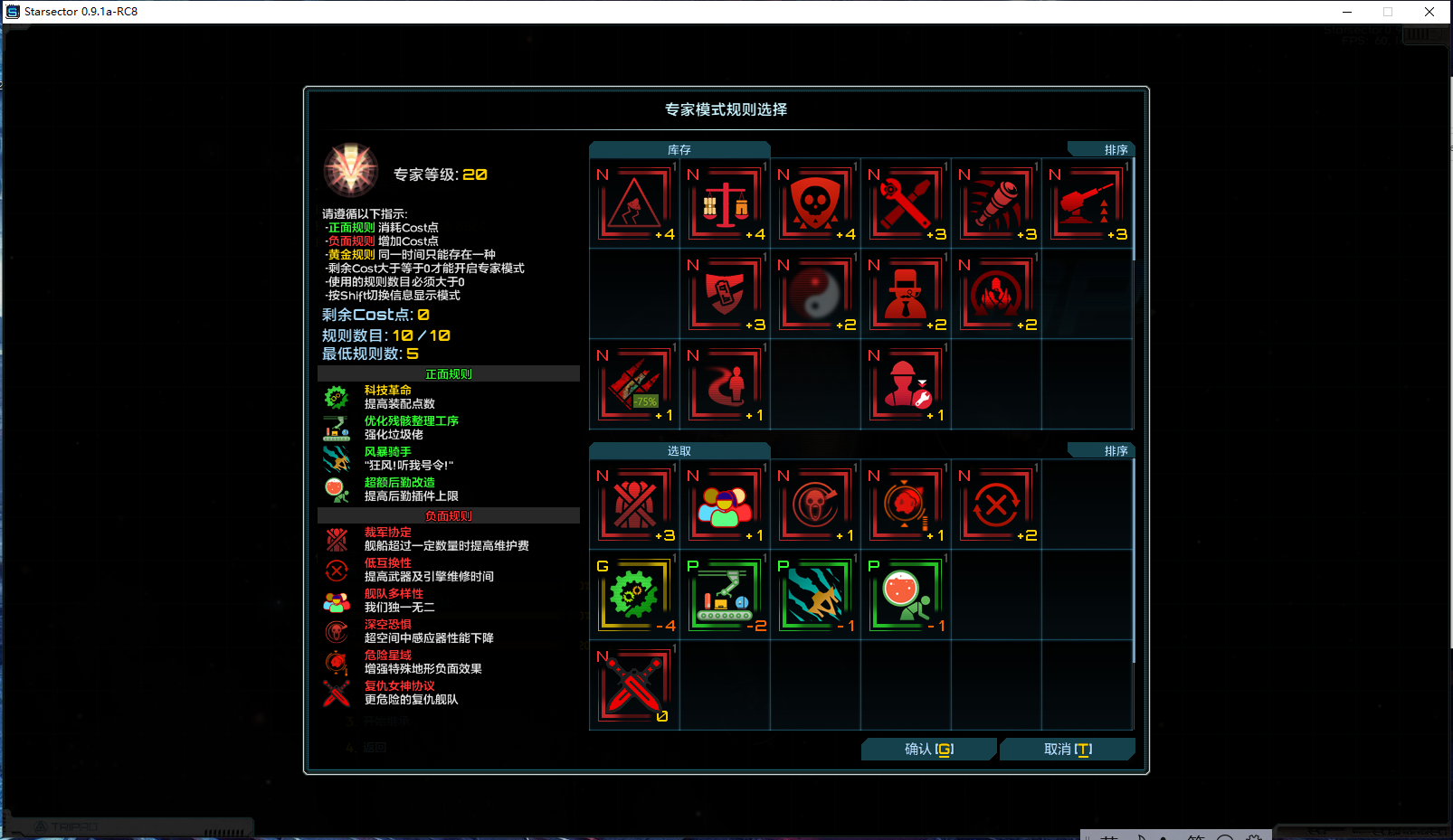Deselect the factory assembly line rule (-2)
1453x840 pixels.
click(x=725, y=594)
